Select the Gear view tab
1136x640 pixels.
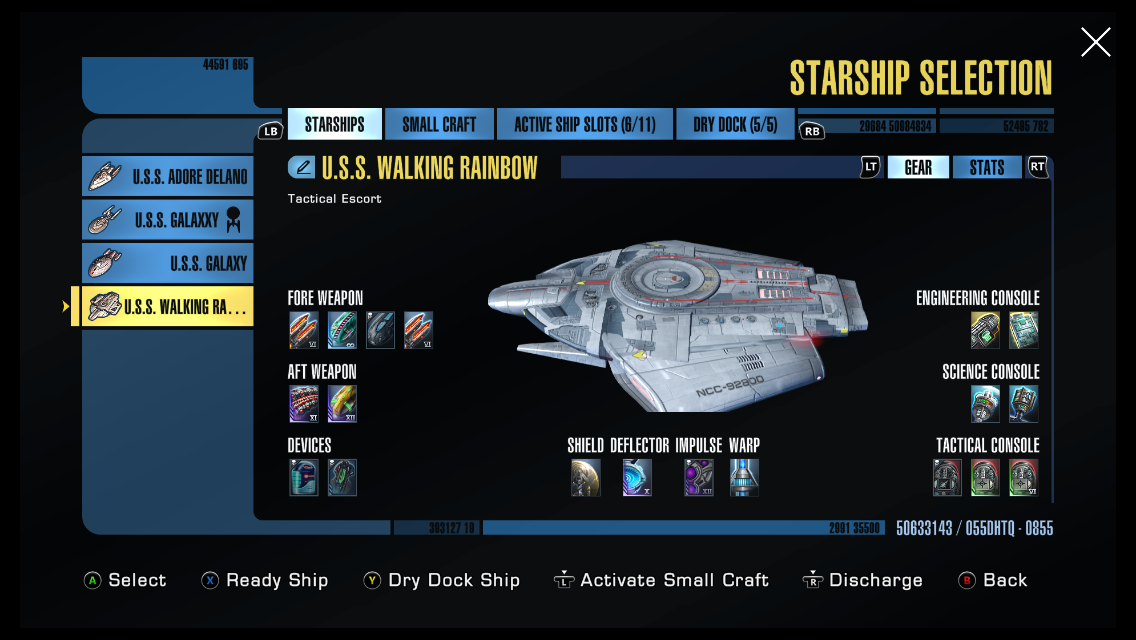coord(918,168)
